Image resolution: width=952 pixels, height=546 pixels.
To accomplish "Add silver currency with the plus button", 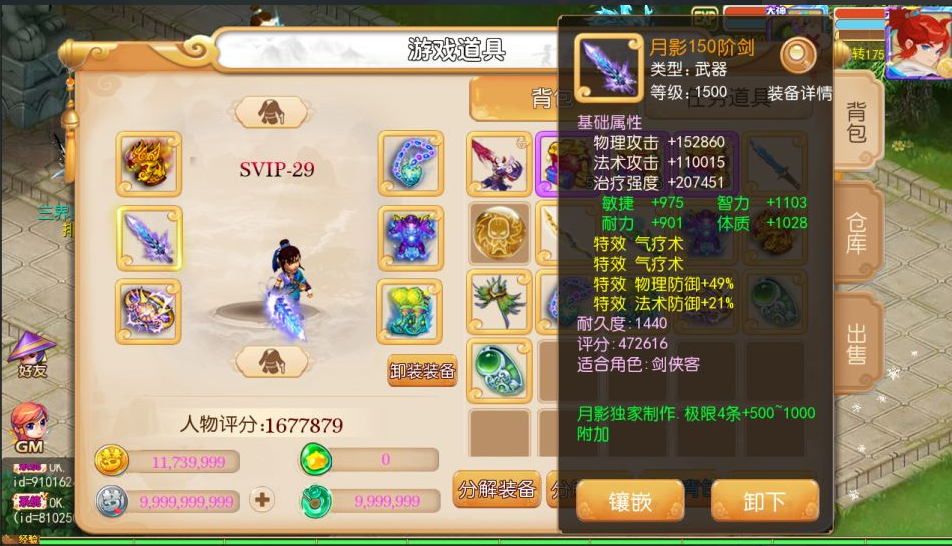I will [x=262, y=499].
